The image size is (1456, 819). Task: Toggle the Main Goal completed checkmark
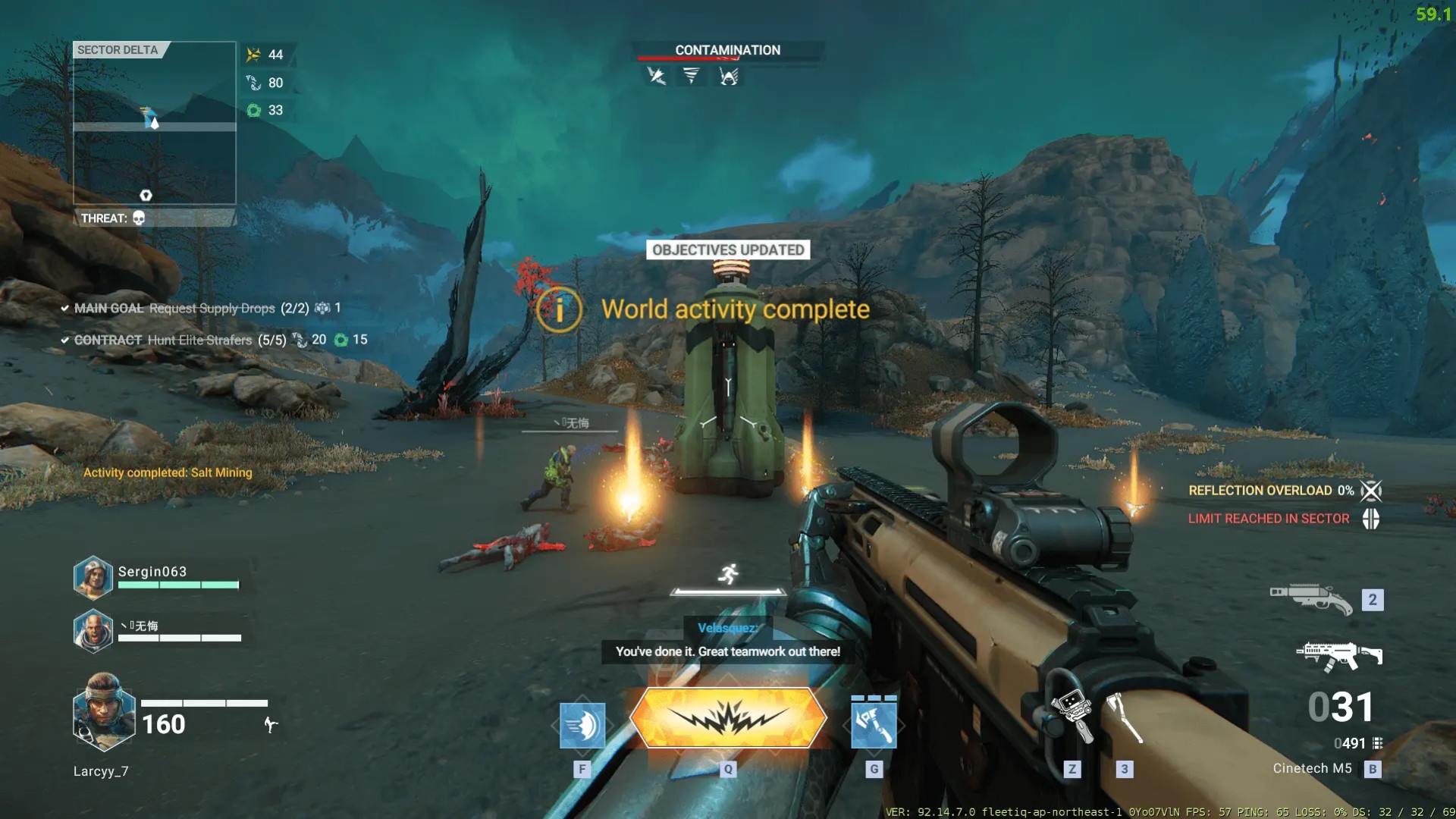[x=64, y=309]
